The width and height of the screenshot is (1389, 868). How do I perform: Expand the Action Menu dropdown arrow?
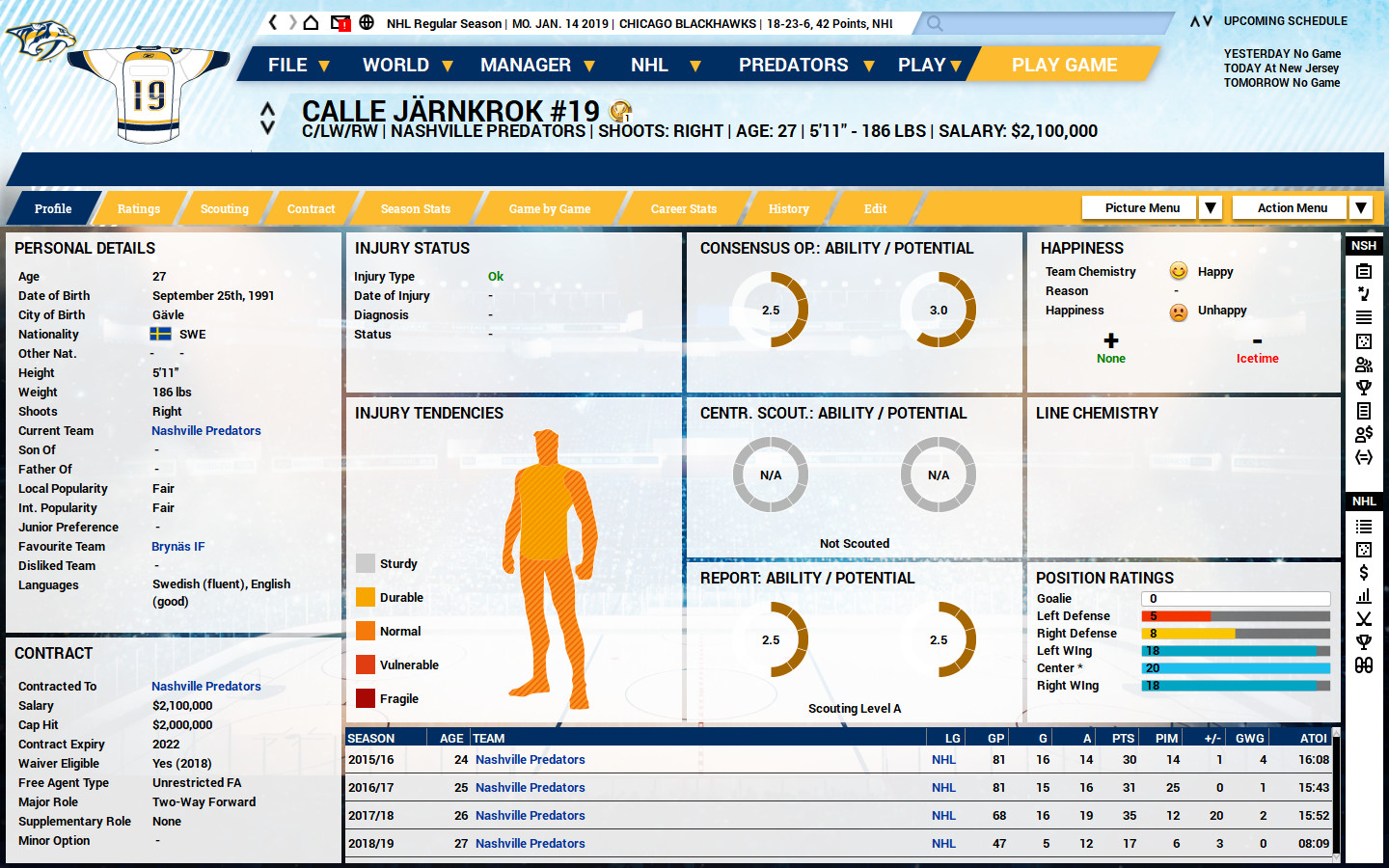1360,207
